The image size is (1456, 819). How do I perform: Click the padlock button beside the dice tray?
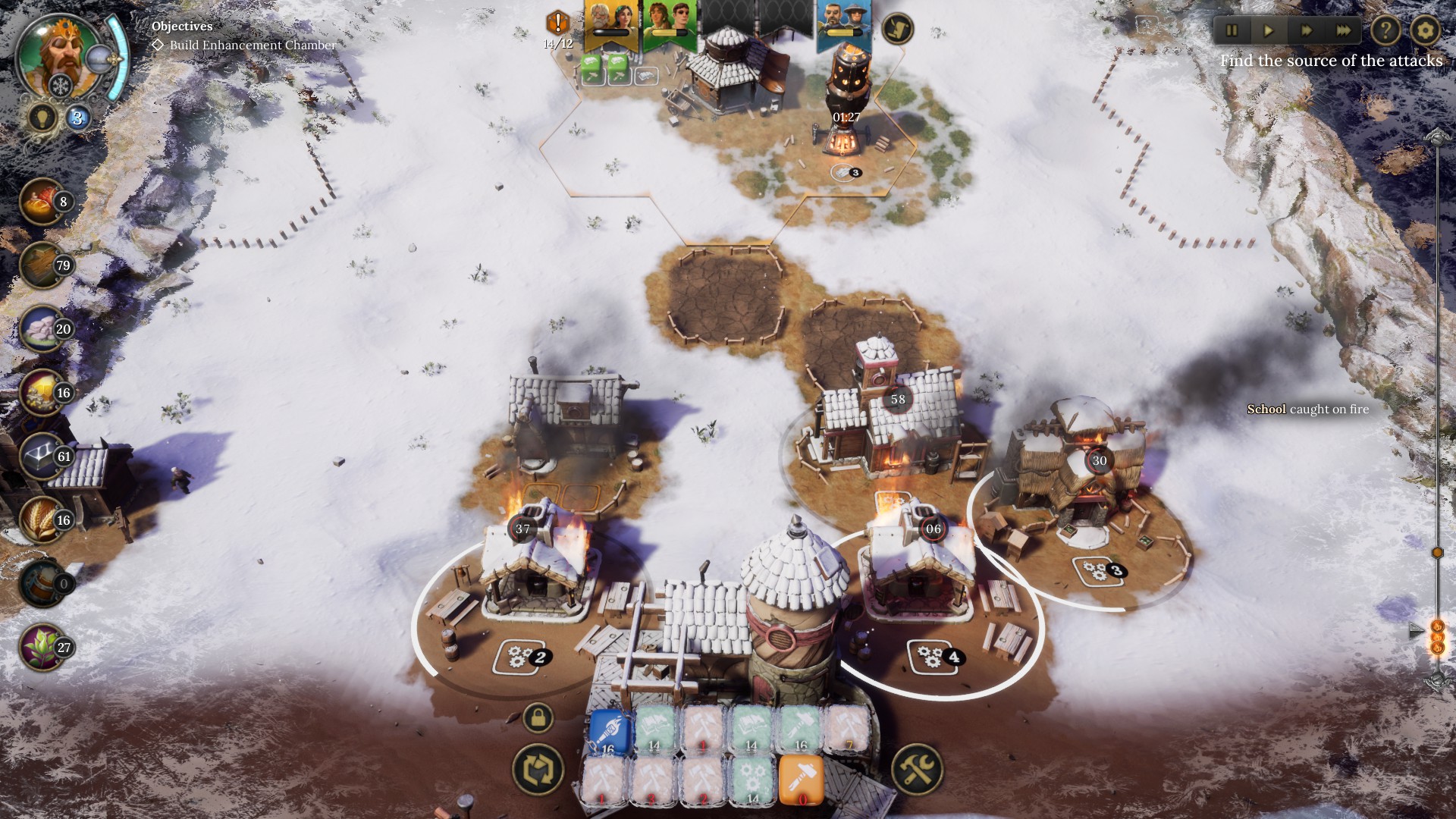538,717
